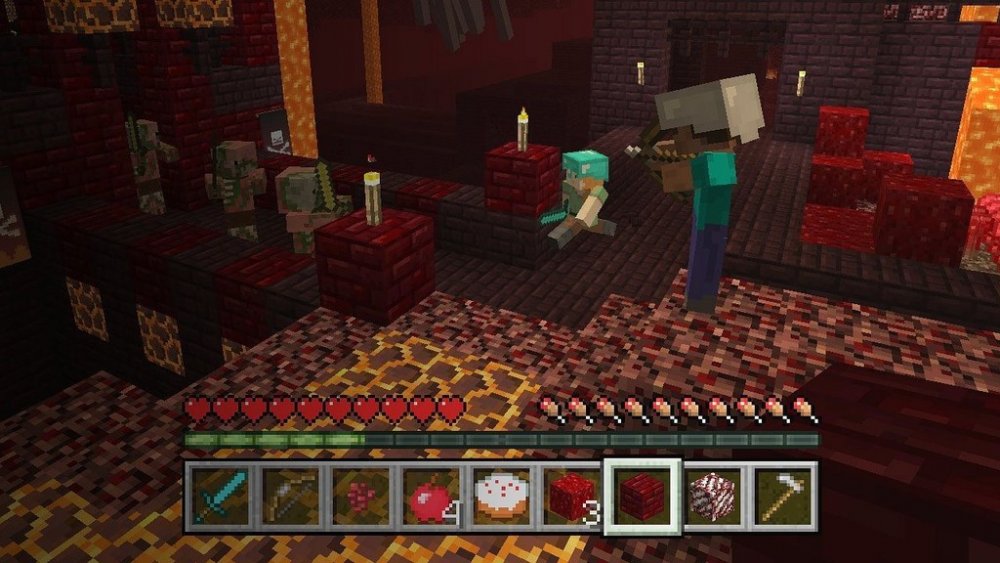Switch to the red-and-white bone block slot
Screen dimensions: 1000x563
tap(712, 495)
